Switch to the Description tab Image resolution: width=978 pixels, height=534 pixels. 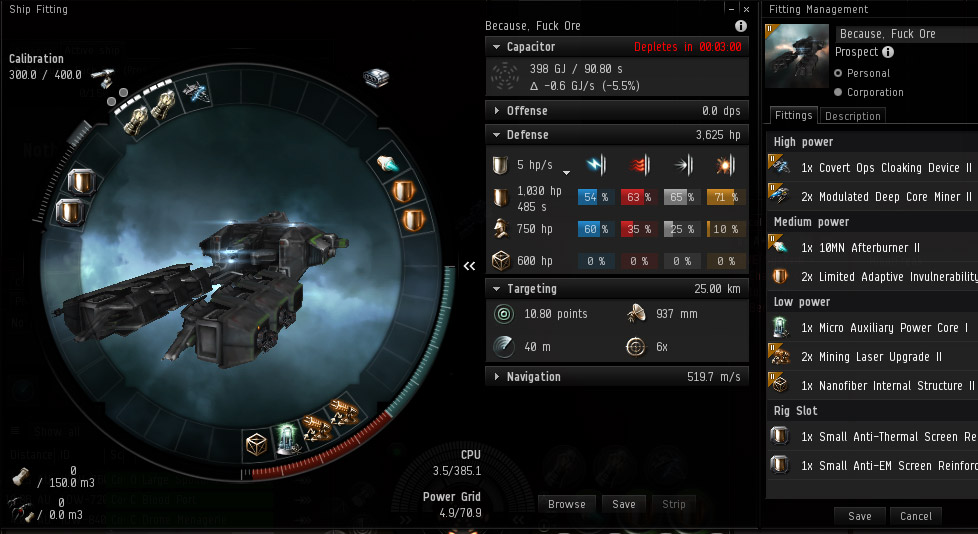[x=853, y=116]
